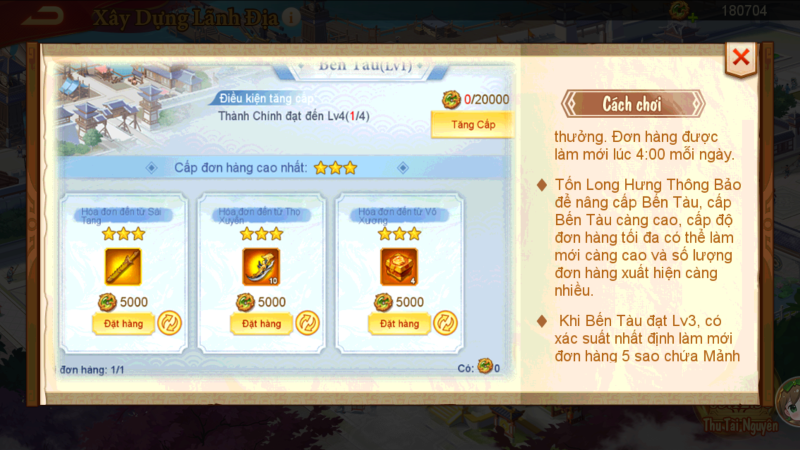
Task: Click the Tăng Cấp upgrade button
Action: pos(471,124)
